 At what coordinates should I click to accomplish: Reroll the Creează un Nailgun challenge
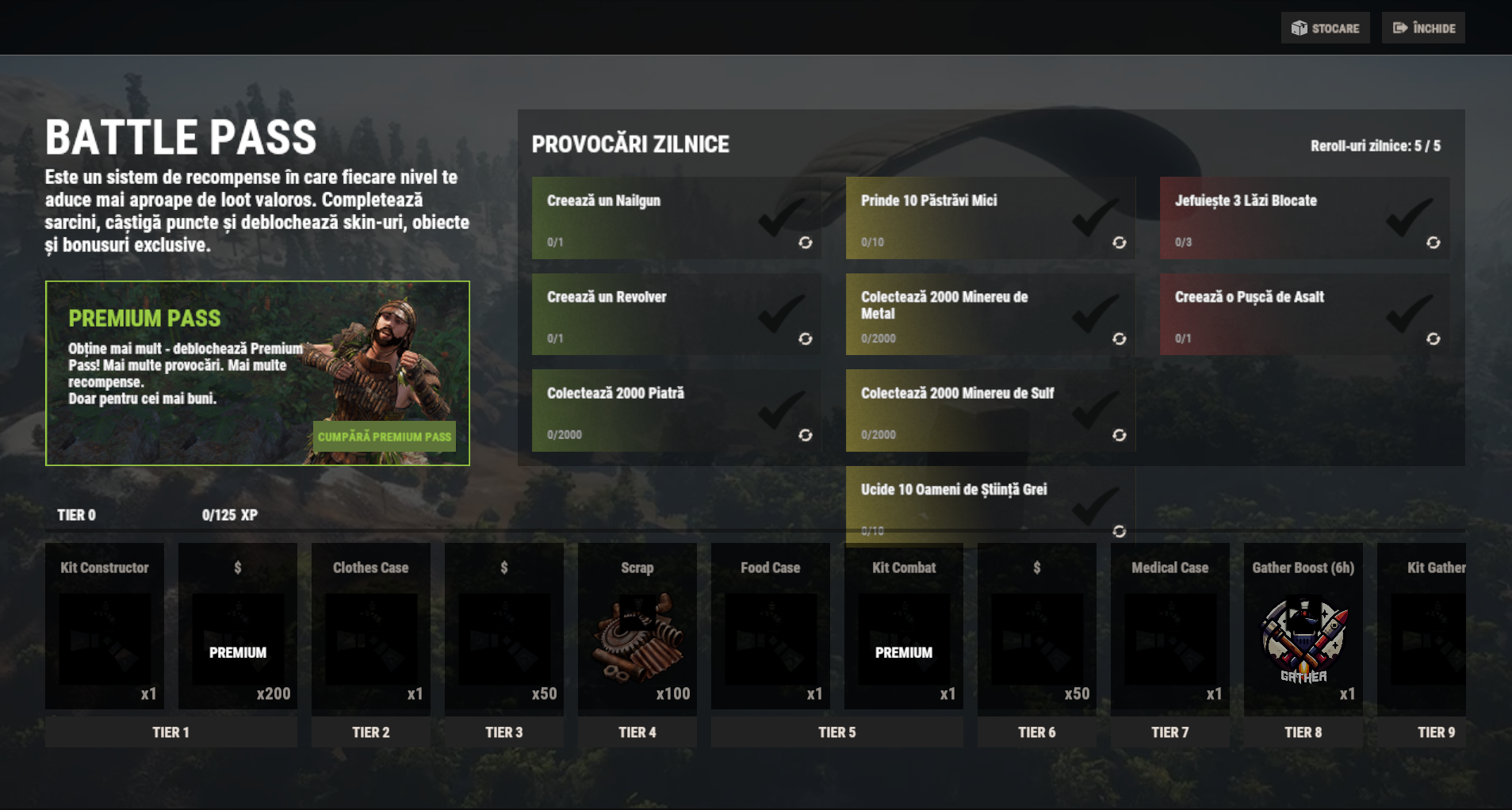[805, 243]
